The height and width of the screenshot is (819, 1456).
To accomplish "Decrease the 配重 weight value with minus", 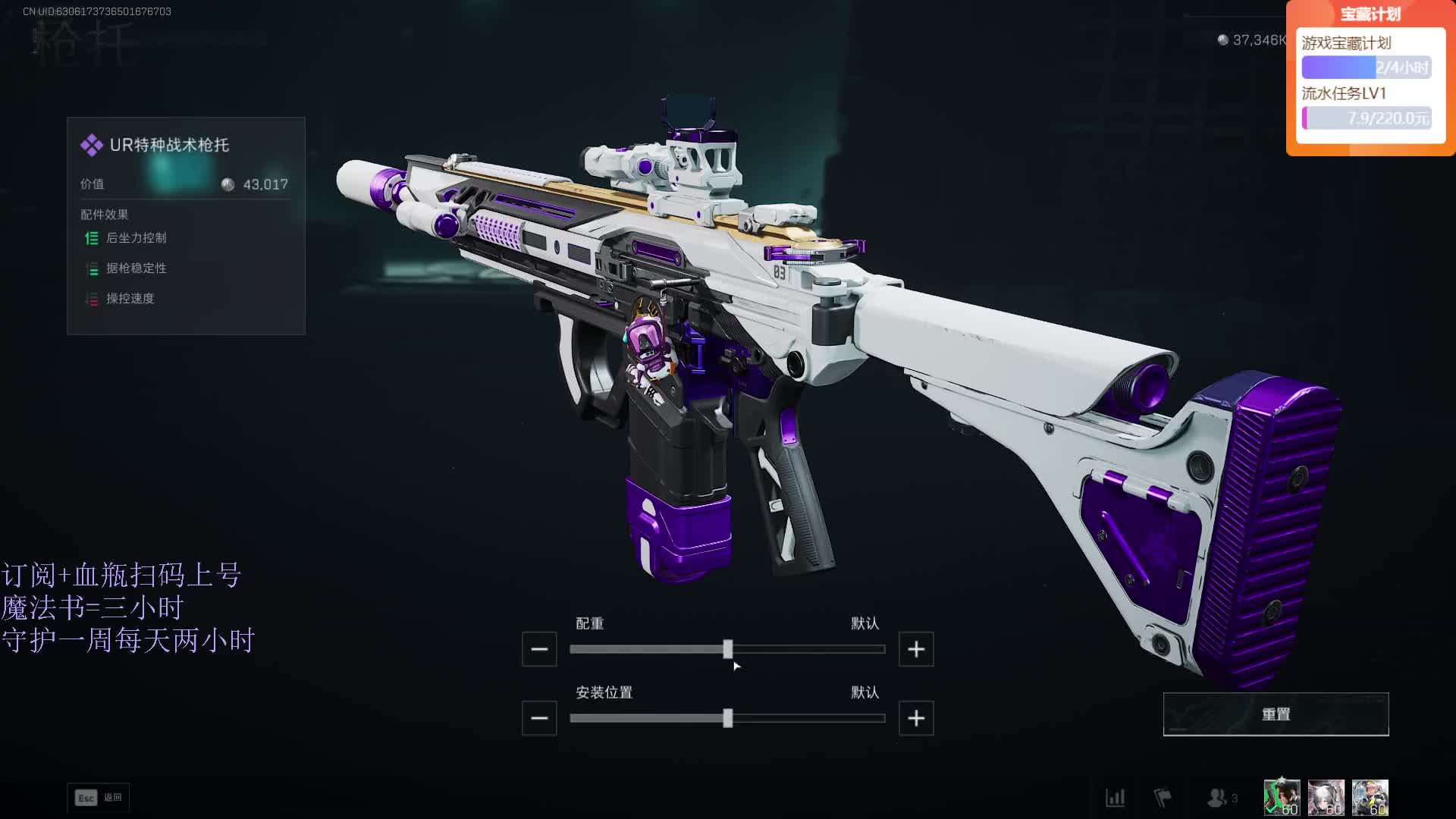I will (539, 649).
